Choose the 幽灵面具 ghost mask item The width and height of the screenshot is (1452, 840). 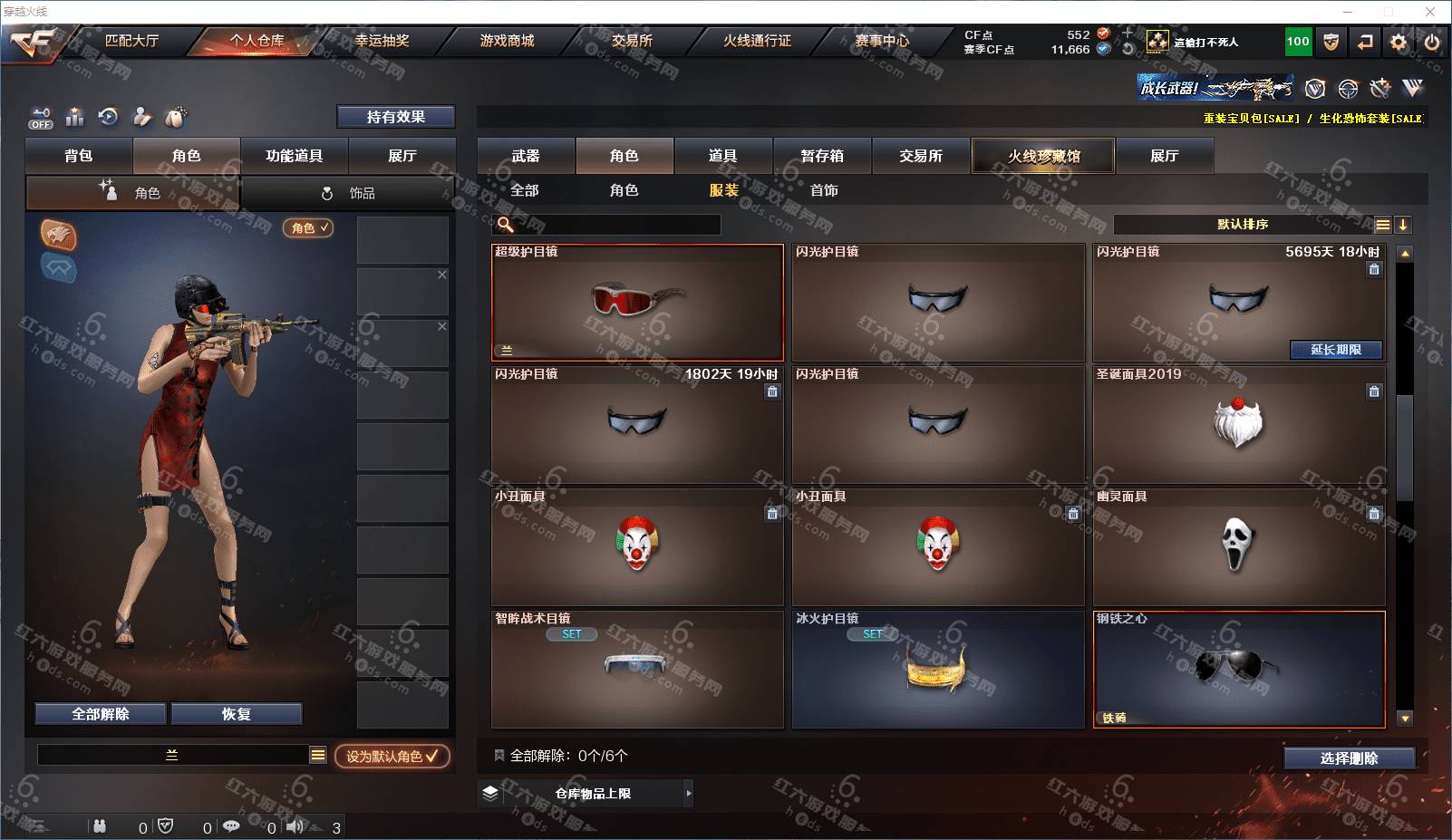pyautogui.click(x=1238, y=546)
